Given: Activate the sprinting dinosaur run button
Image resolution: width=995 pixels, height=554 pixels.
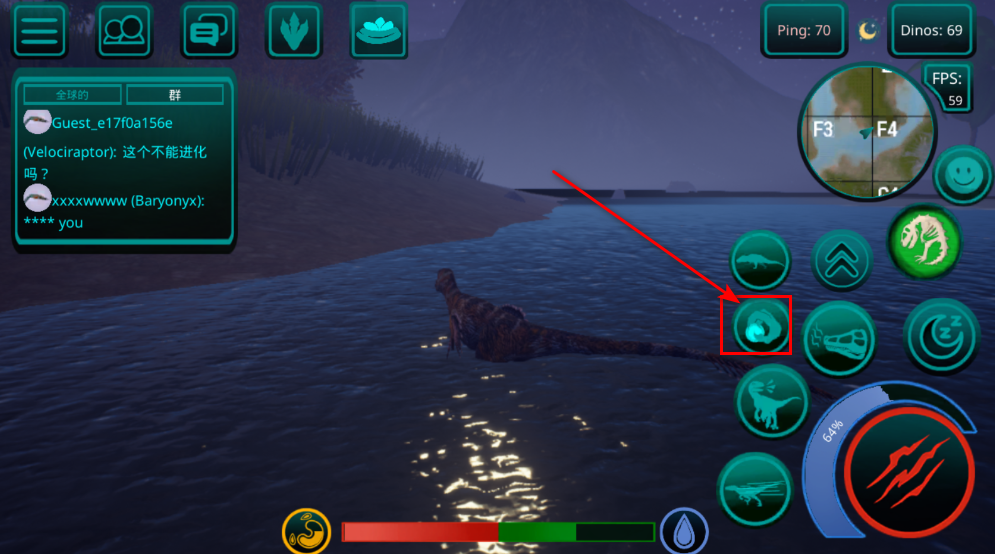Looking at the screenshot, I should [755, 490].
